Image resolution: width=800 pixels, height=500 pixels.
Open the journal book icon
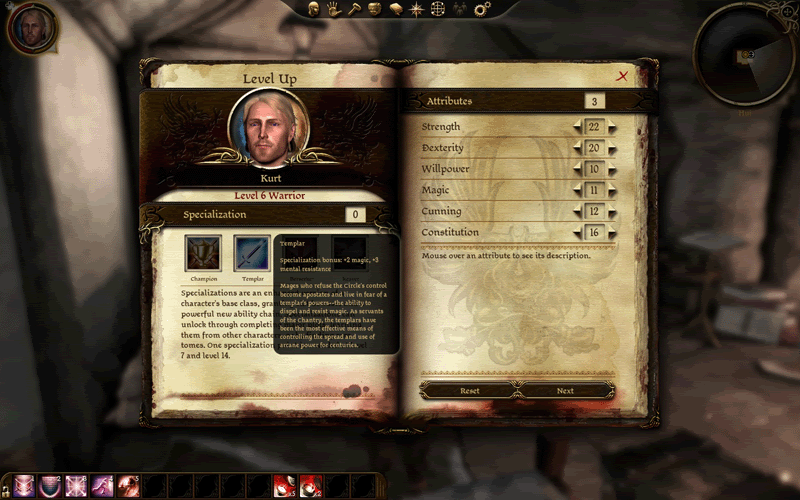pos(395,9)
